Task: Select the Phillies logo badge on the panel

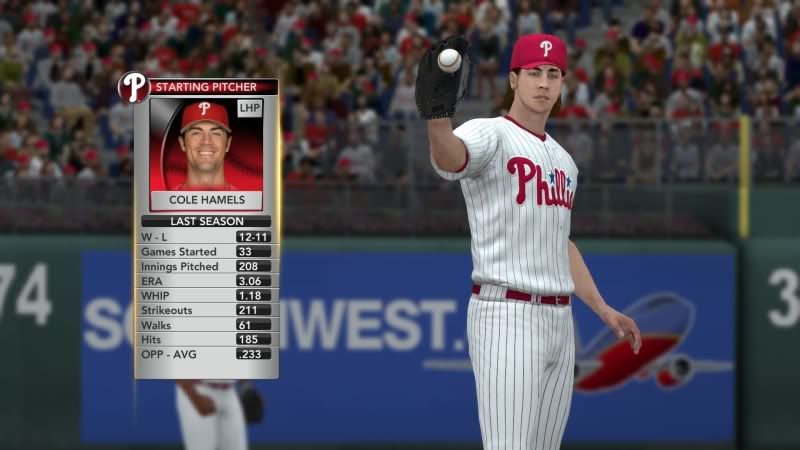Action: coord(133,88)
